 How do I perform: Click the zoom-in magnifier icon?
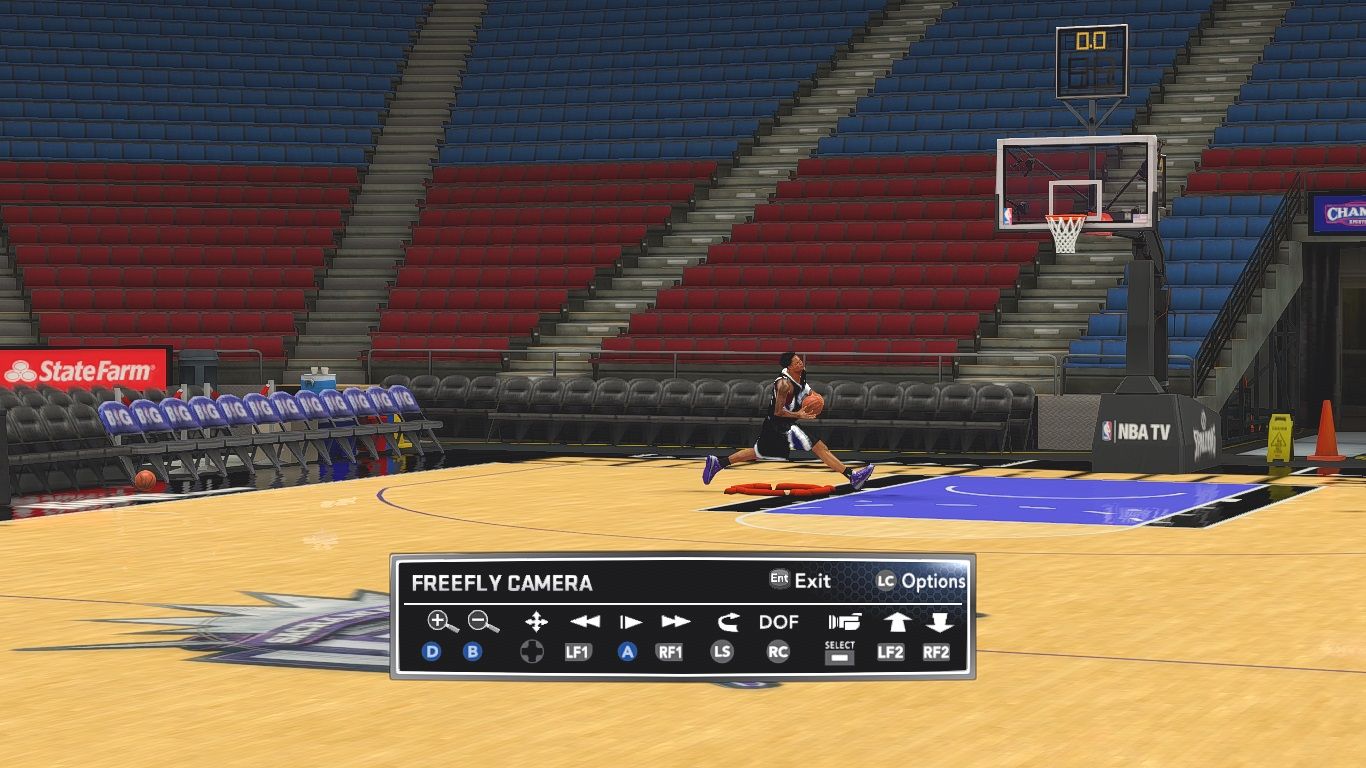tap(441, 622)
